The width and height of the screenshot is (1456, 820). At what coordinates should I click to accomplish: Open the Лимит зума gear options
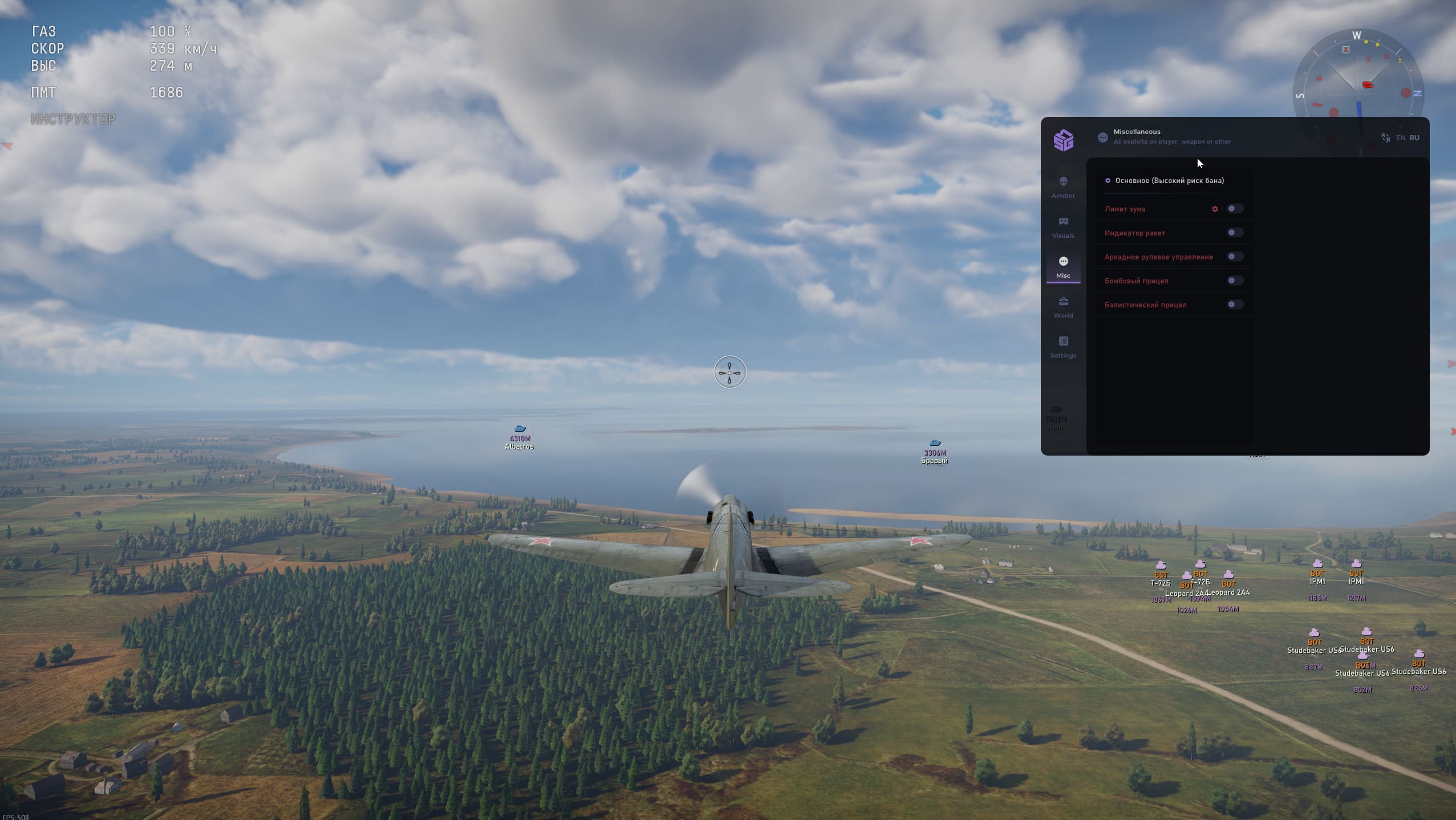pyautogui.click(x=1215, y=209)
